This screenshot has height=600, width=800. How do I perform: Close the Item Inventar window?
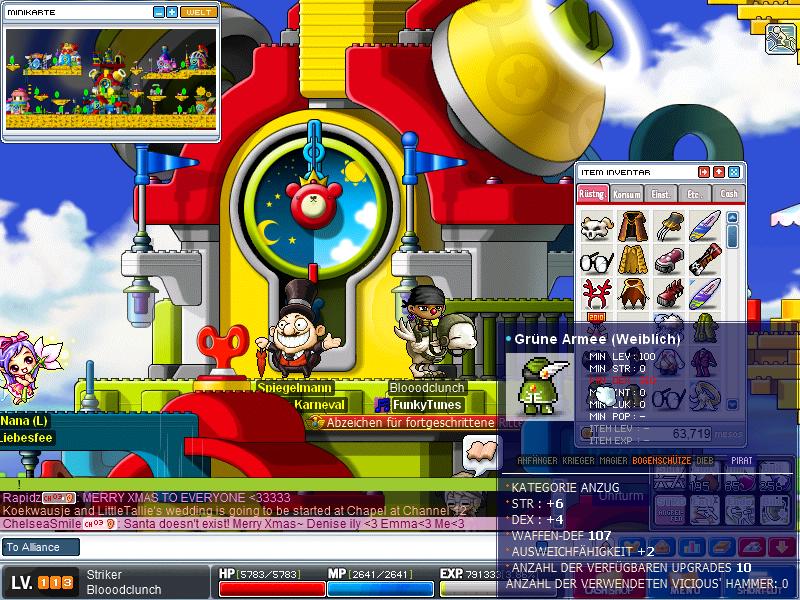pos(734,172)
